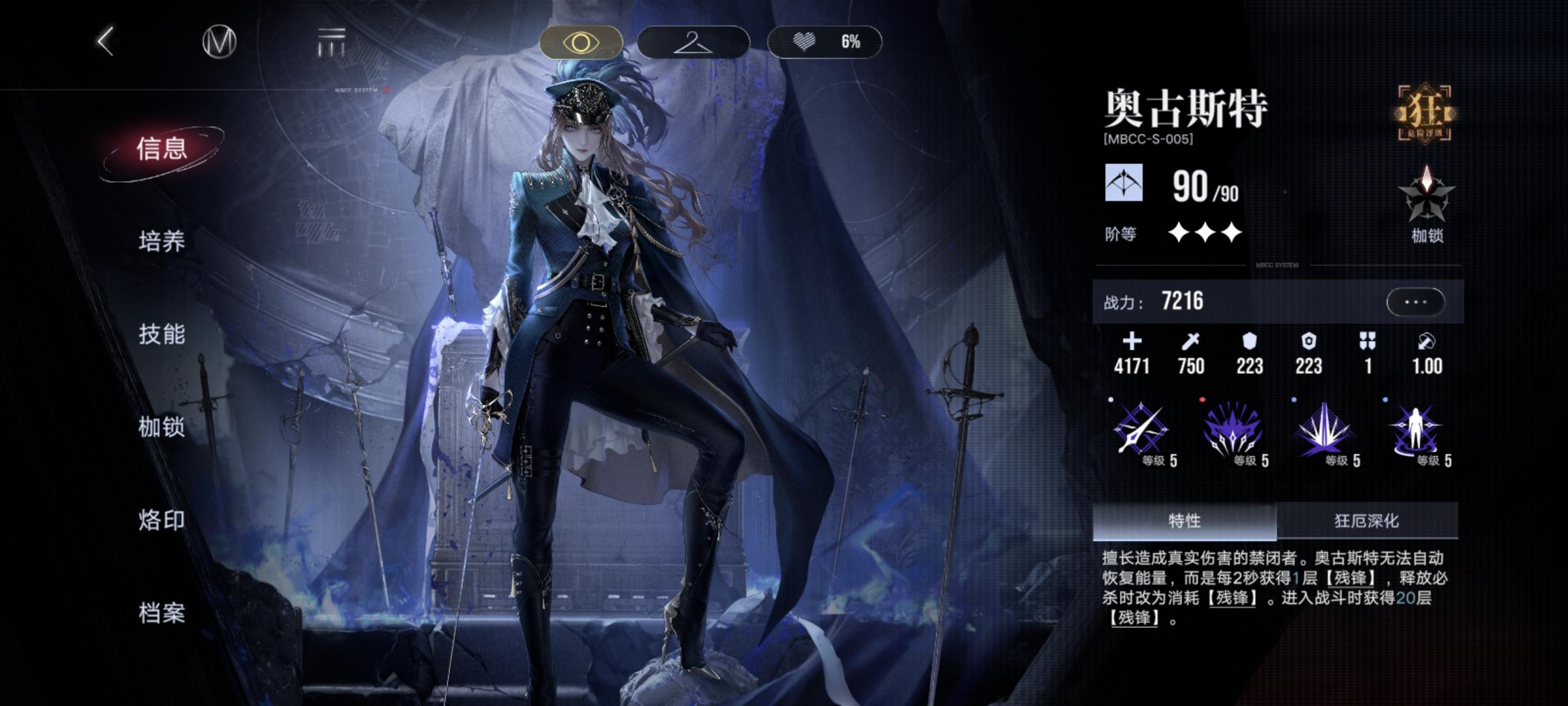
Task: Open the 技能 menu entry
Action: coord(161,335)
